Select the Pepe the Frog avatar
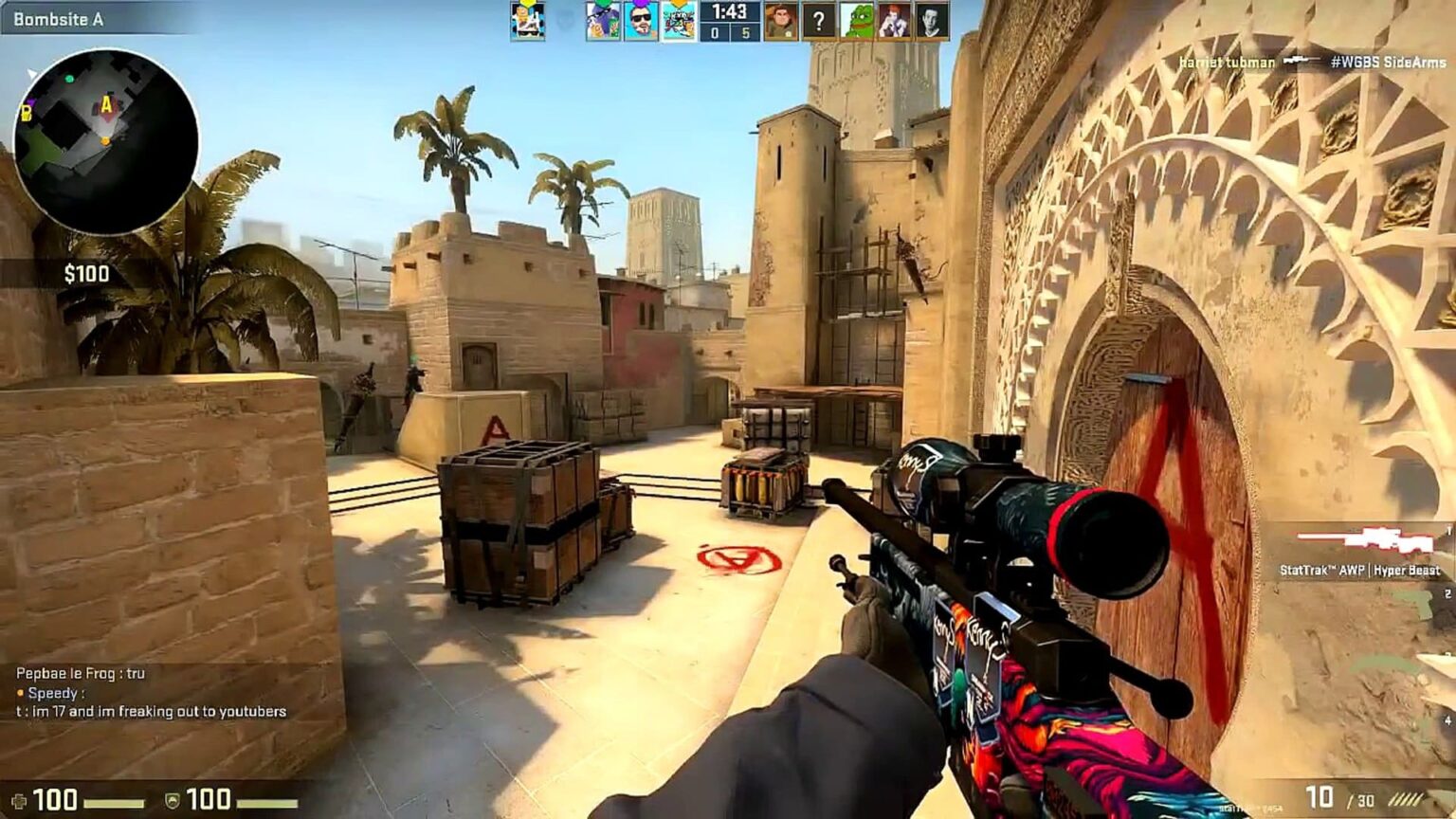The height and width of the screenshot is (819, 1456). coord(861,20)
